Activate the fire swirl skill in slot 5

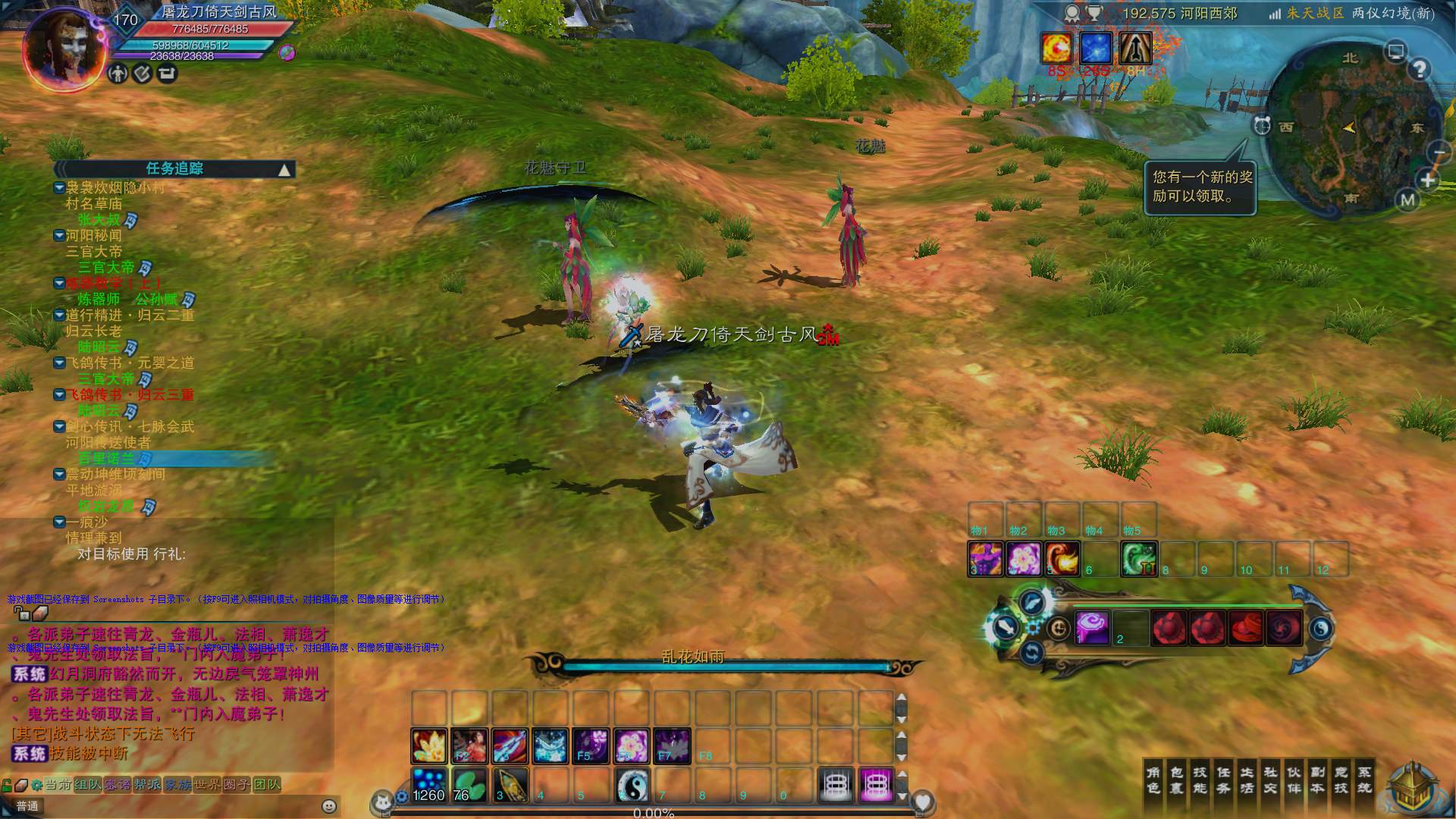point(1062,559)
